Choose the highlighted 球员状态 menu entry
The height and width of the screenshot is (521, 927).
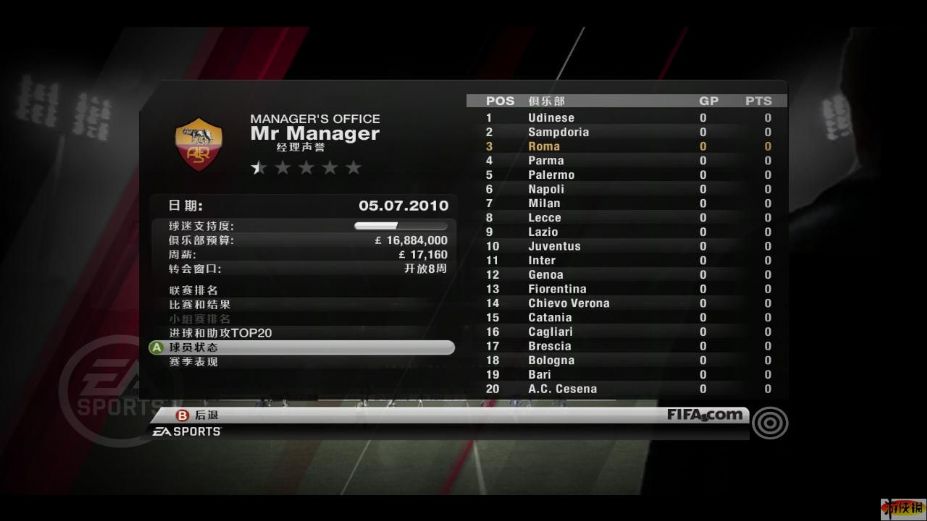(x=300, y=347)
